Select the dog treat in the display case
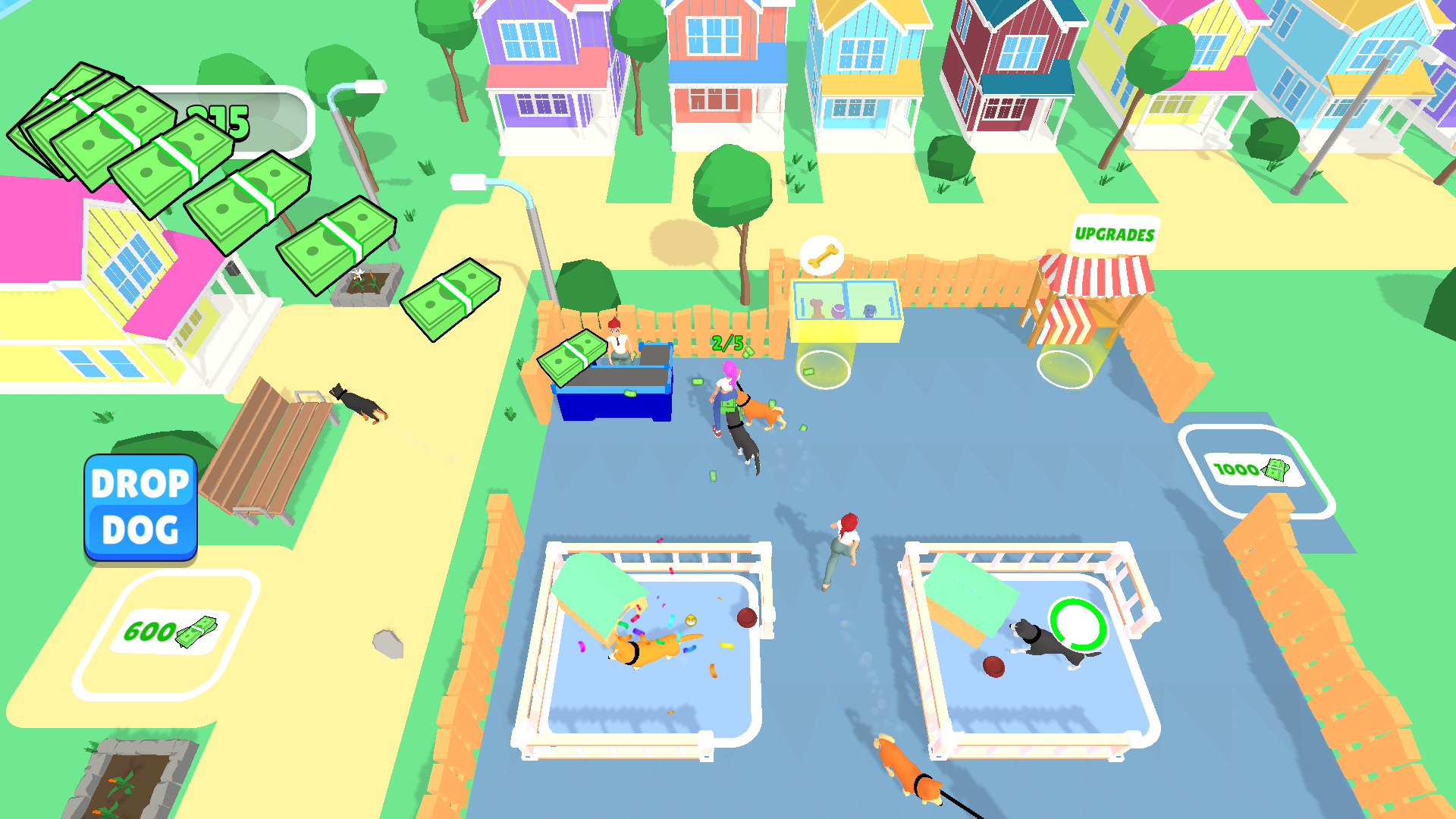The image size is (1456, 819). [817, 309]
